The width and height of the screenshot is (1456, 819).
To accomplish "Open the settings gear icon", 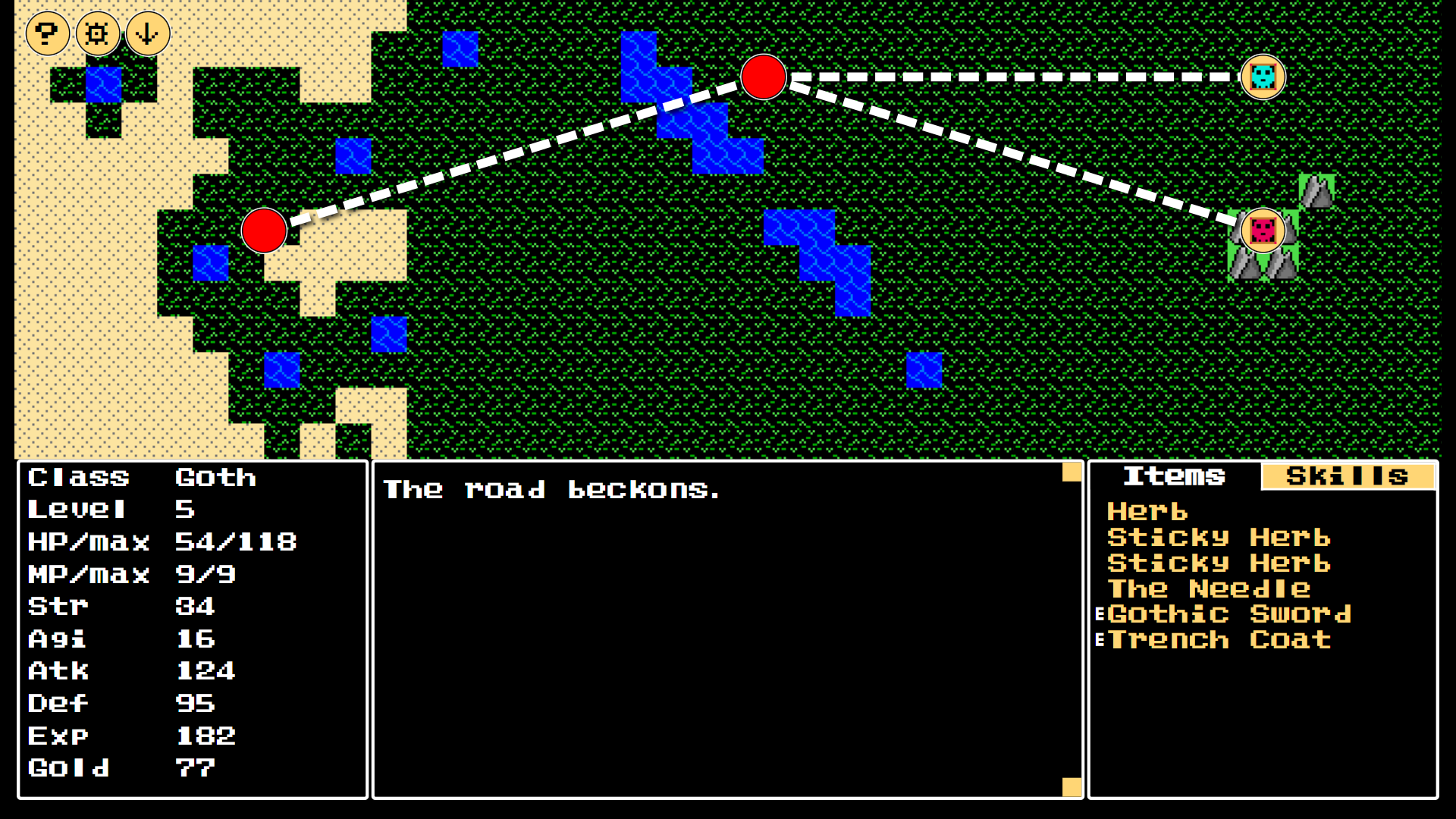I will (97, 33).
